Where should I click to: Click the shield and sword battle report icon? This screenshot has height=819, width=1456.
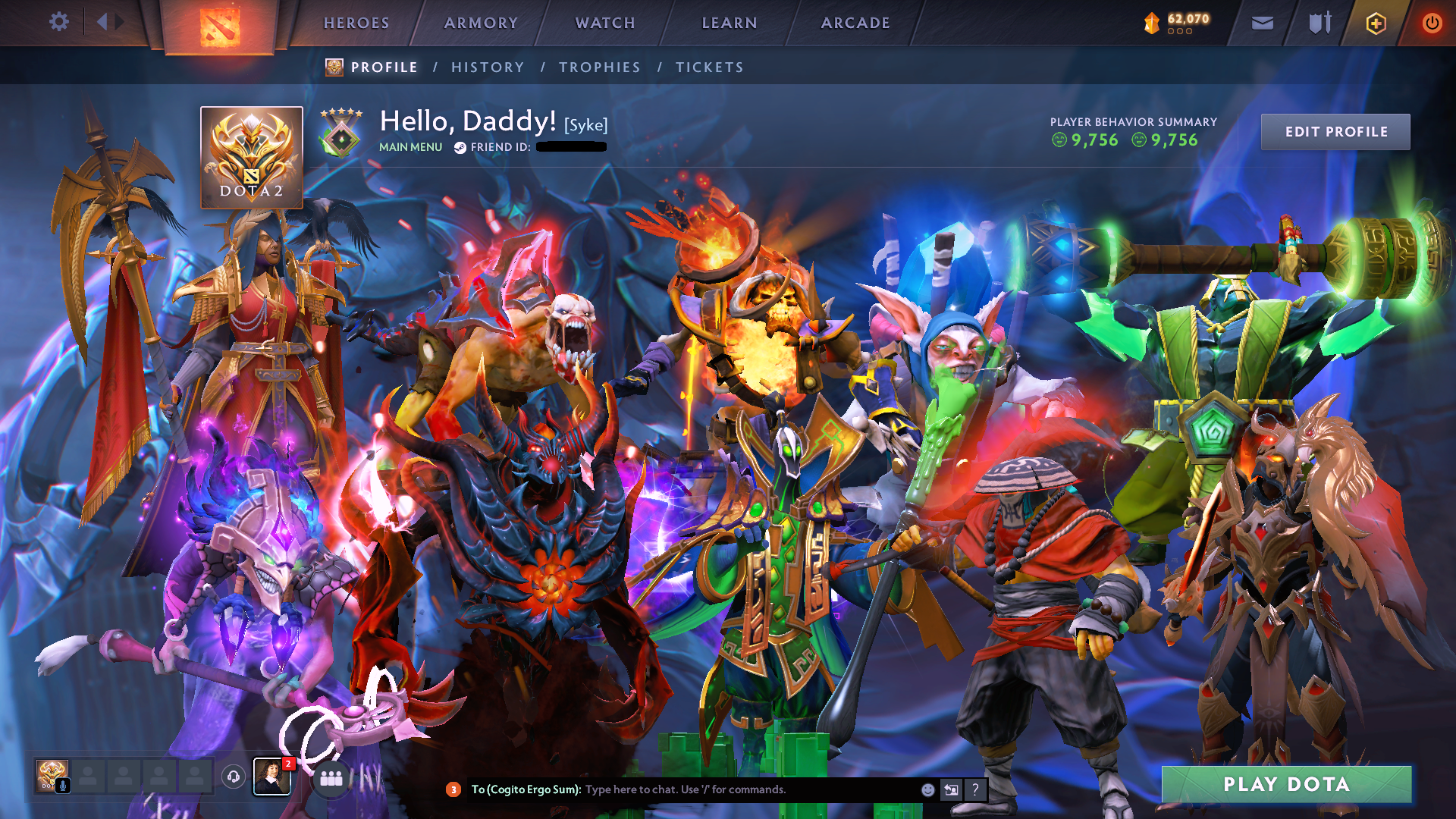1318,22
